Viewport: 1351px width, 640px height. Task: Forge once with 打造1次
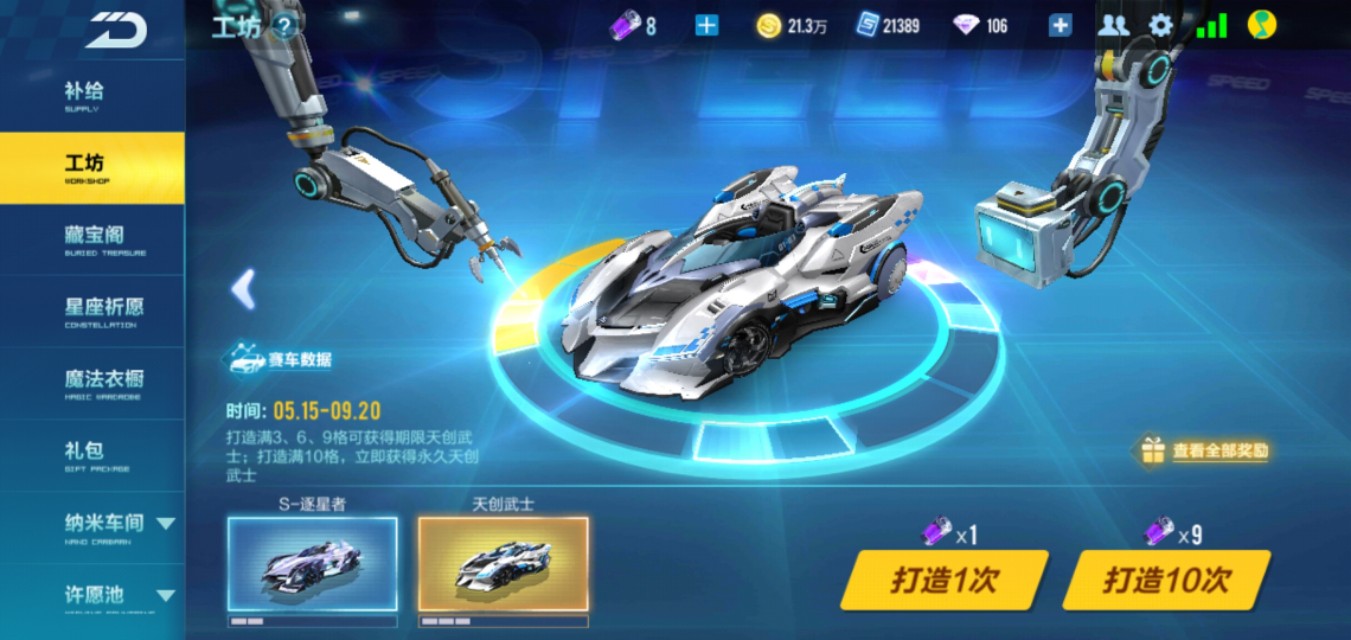tap(944, 580)
